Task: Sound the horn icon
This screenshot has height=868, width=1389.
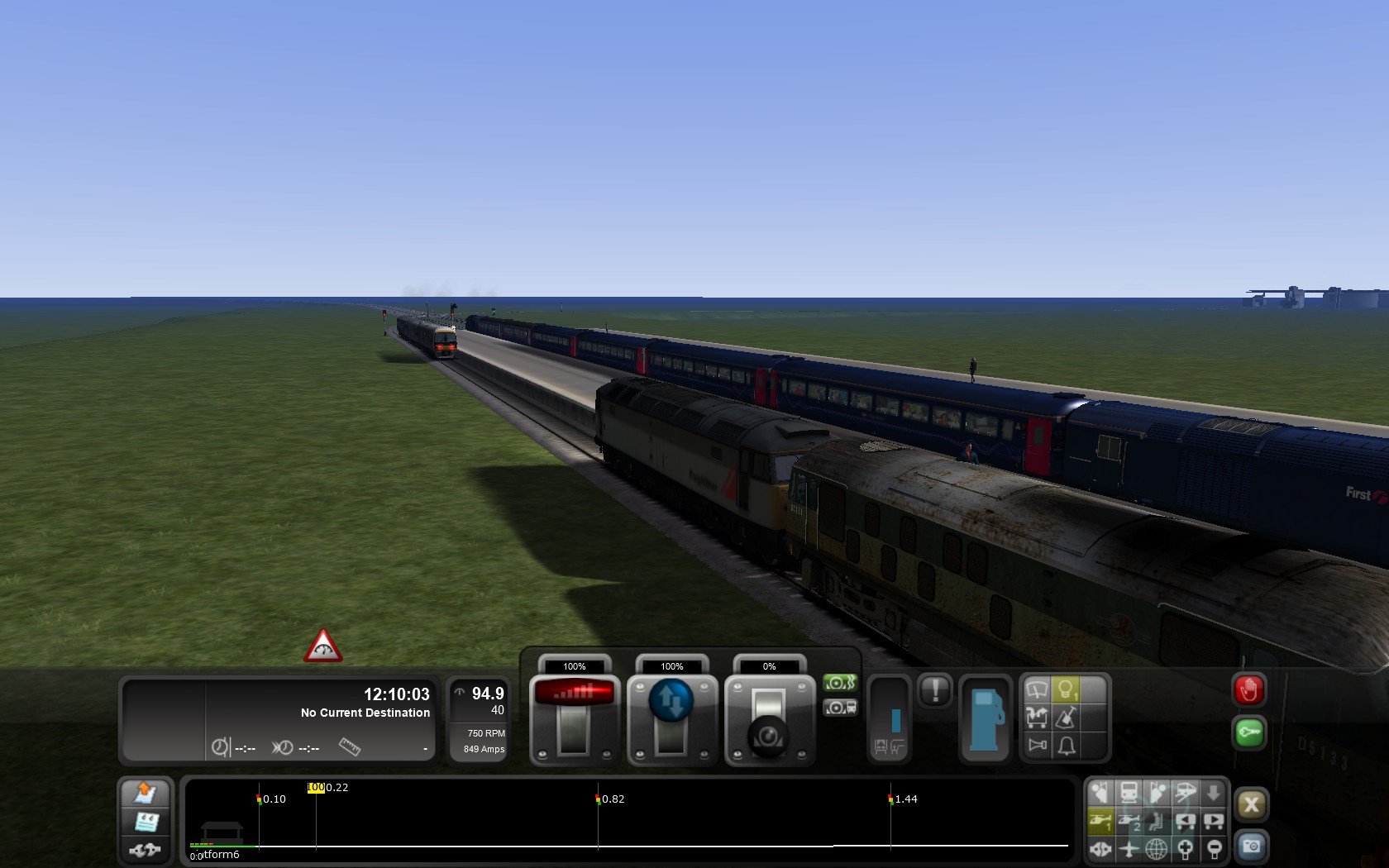Action: click(1037, 746)
